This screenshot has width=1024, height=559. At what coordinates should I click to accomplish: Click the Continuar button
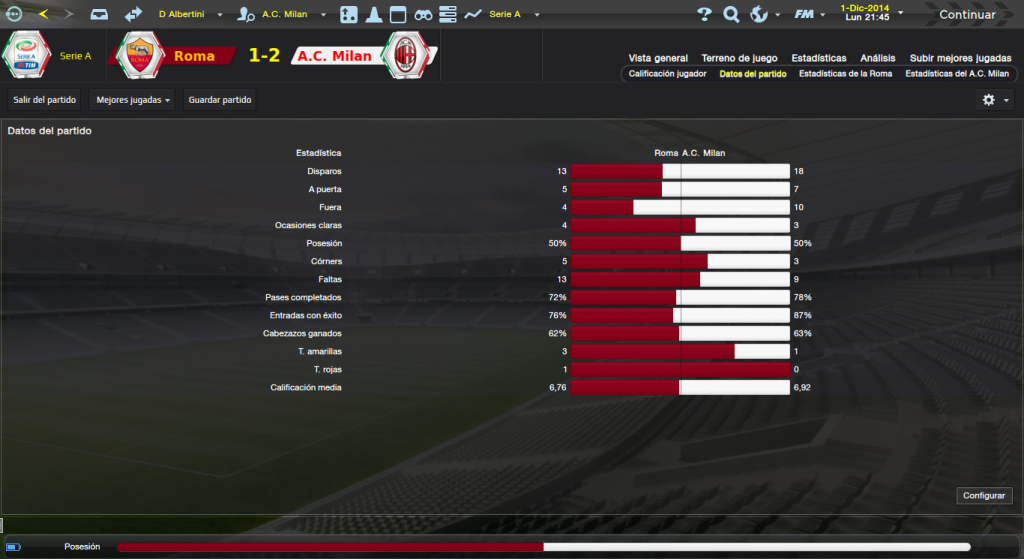tap(966, 15)
